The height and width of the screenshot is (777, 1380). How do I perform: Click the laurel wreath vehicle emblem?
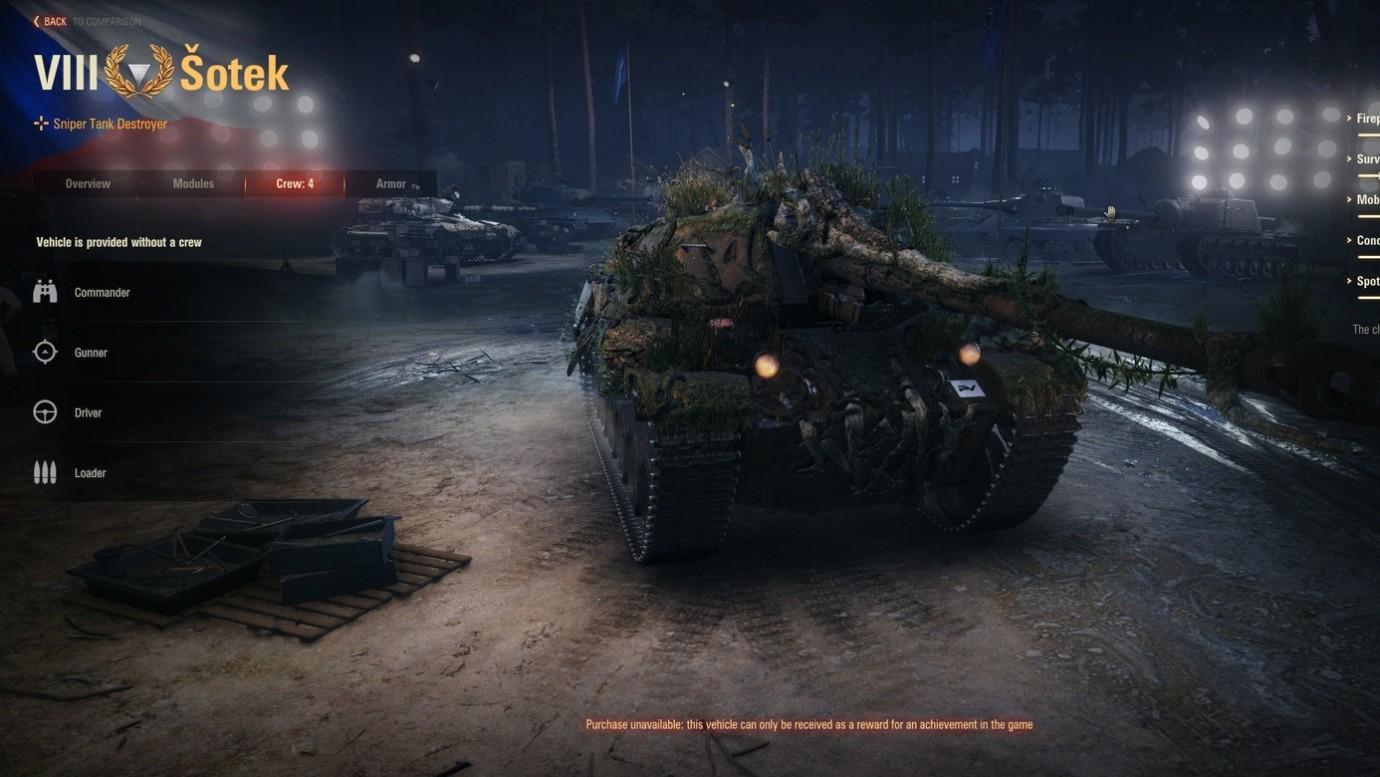coord(140,70)
